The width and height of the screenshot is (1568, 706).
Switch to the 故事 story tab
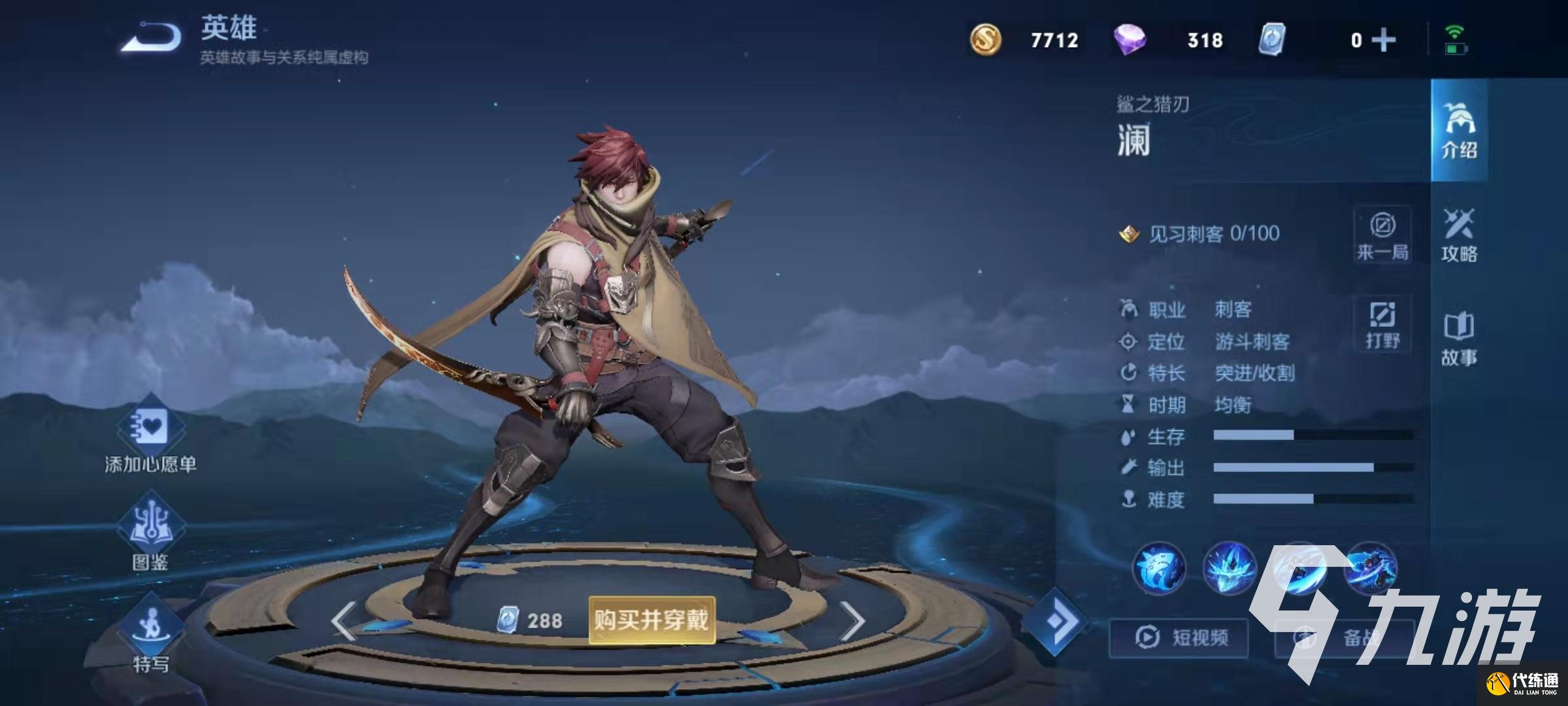pos(1459,339)
